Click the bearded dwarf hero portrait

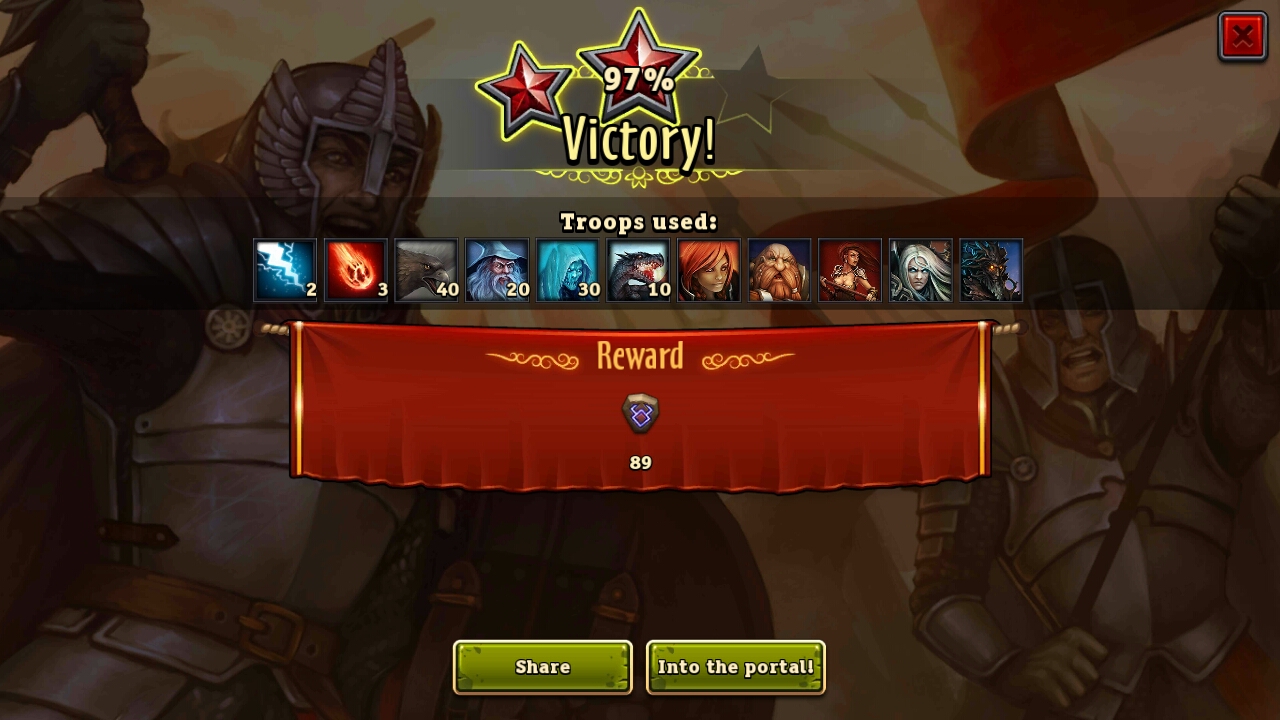779,270
